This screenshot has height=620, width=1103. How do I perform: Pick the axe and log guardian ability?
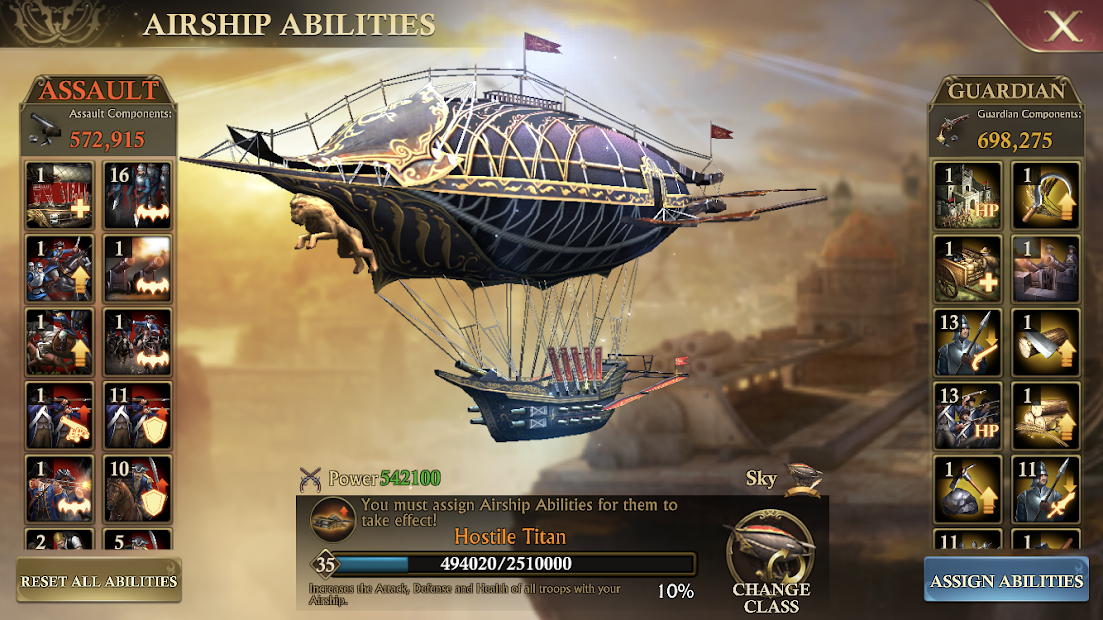pos(1045,342)
